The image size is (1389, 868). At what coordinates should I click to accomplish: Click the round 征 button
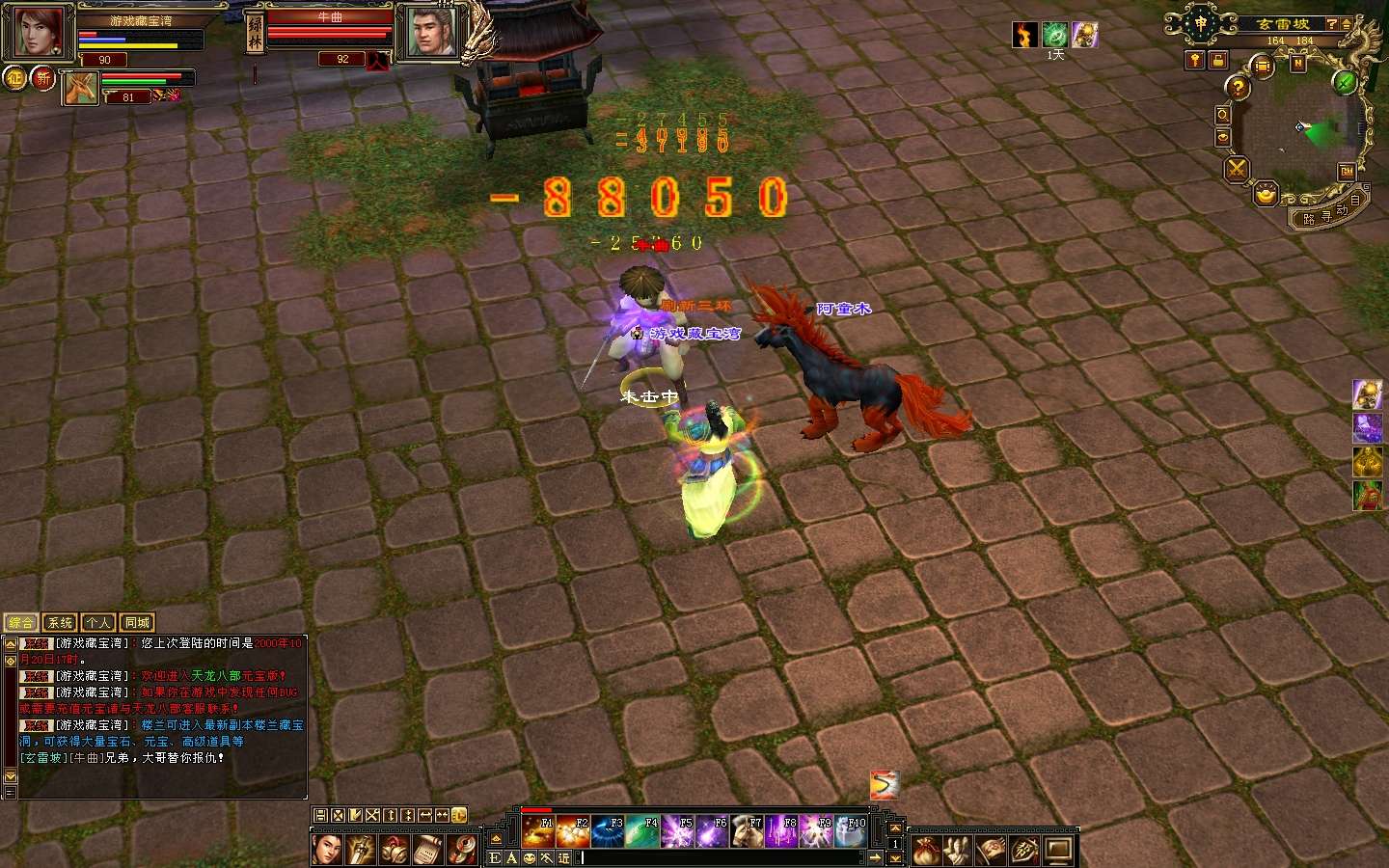point(14,77)
